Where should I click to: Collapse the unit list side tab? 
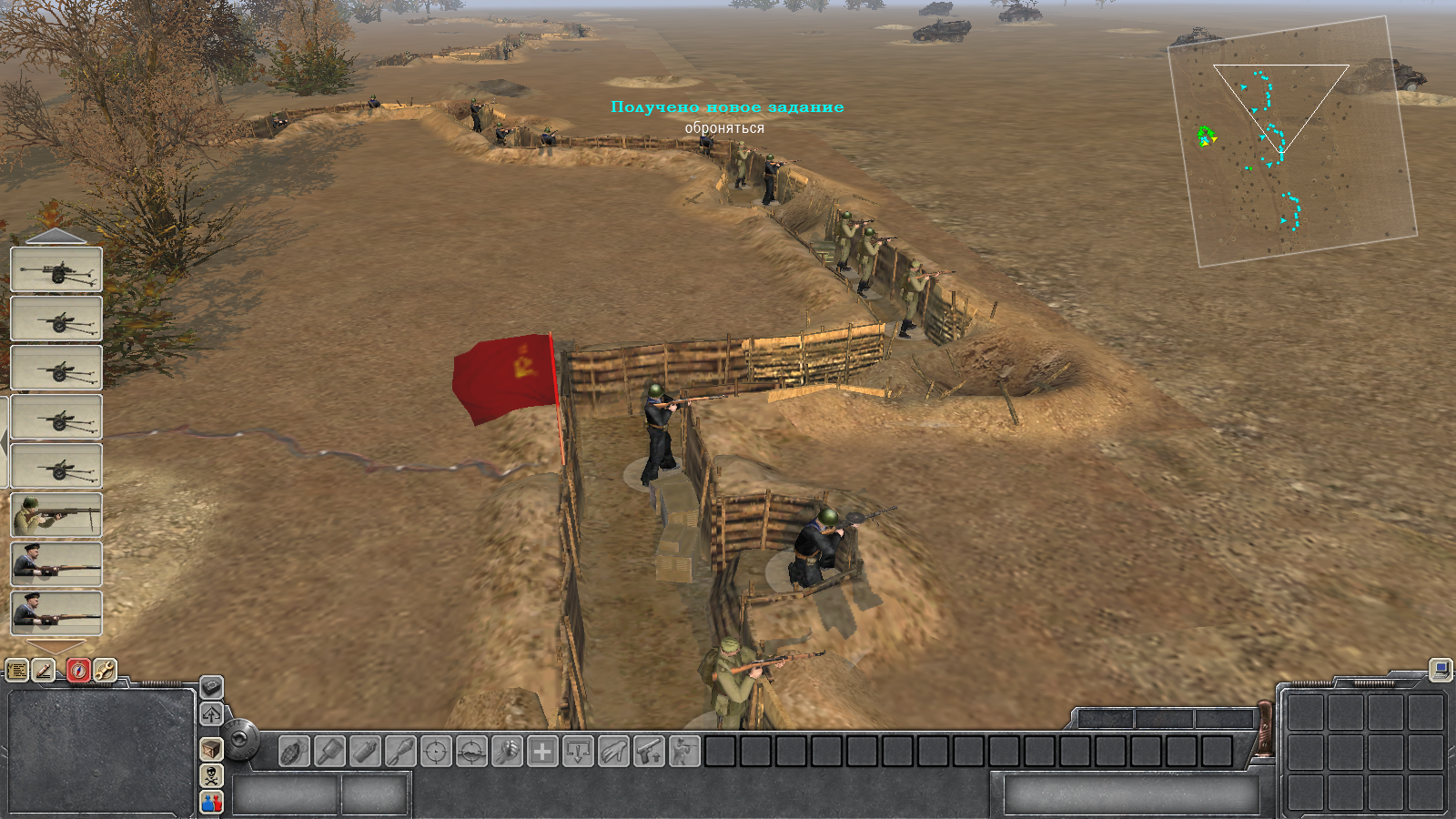[x=5, y=441]
